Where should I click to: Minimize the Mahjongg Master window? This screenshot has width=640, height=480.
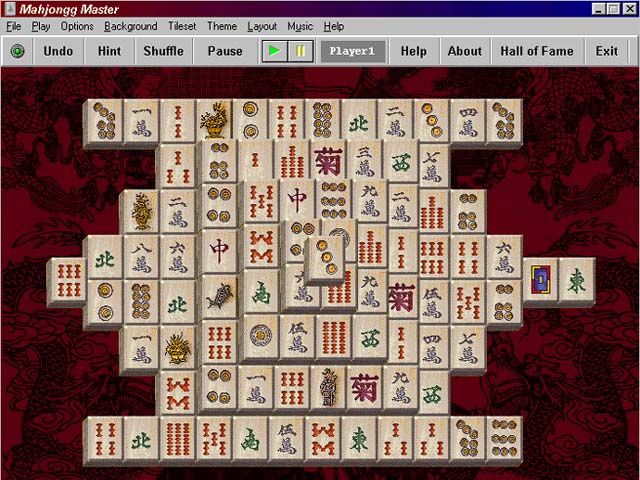(599, 9)
